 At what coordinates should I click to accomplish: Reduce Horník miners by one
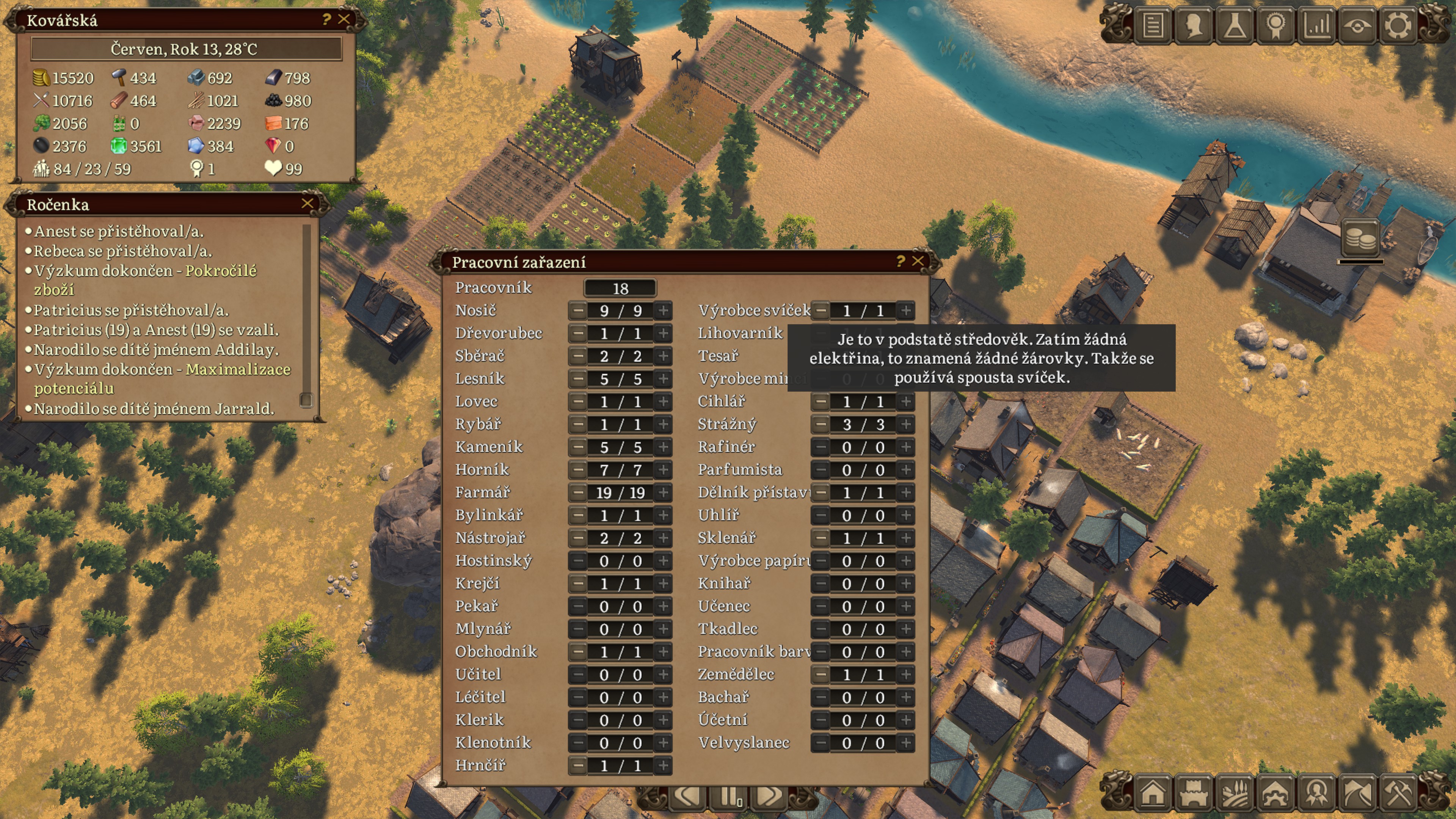tap(577, 470)
